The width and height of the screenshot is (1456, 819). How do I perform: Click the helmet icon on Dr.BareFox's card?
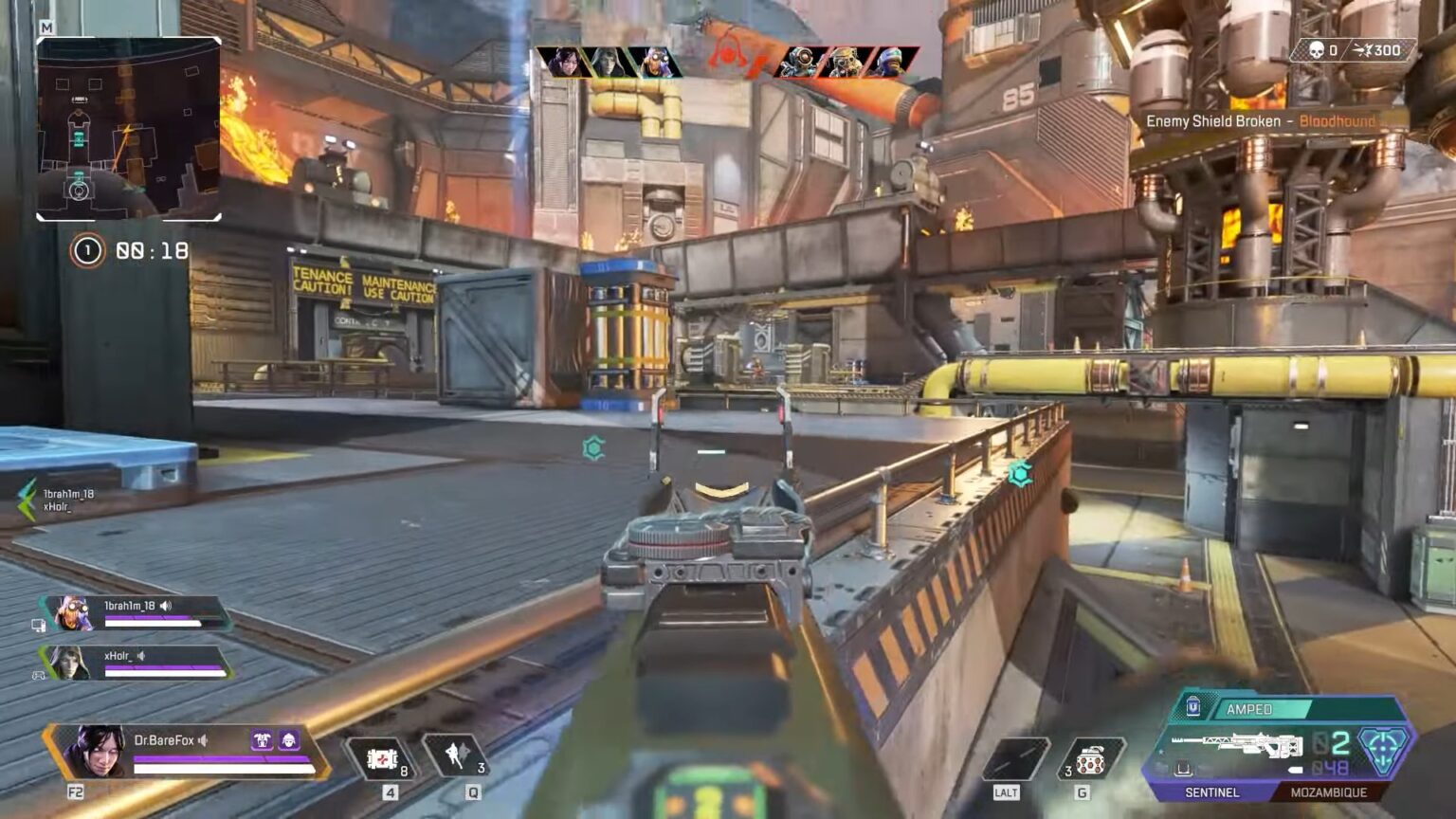tap(289, 740)
